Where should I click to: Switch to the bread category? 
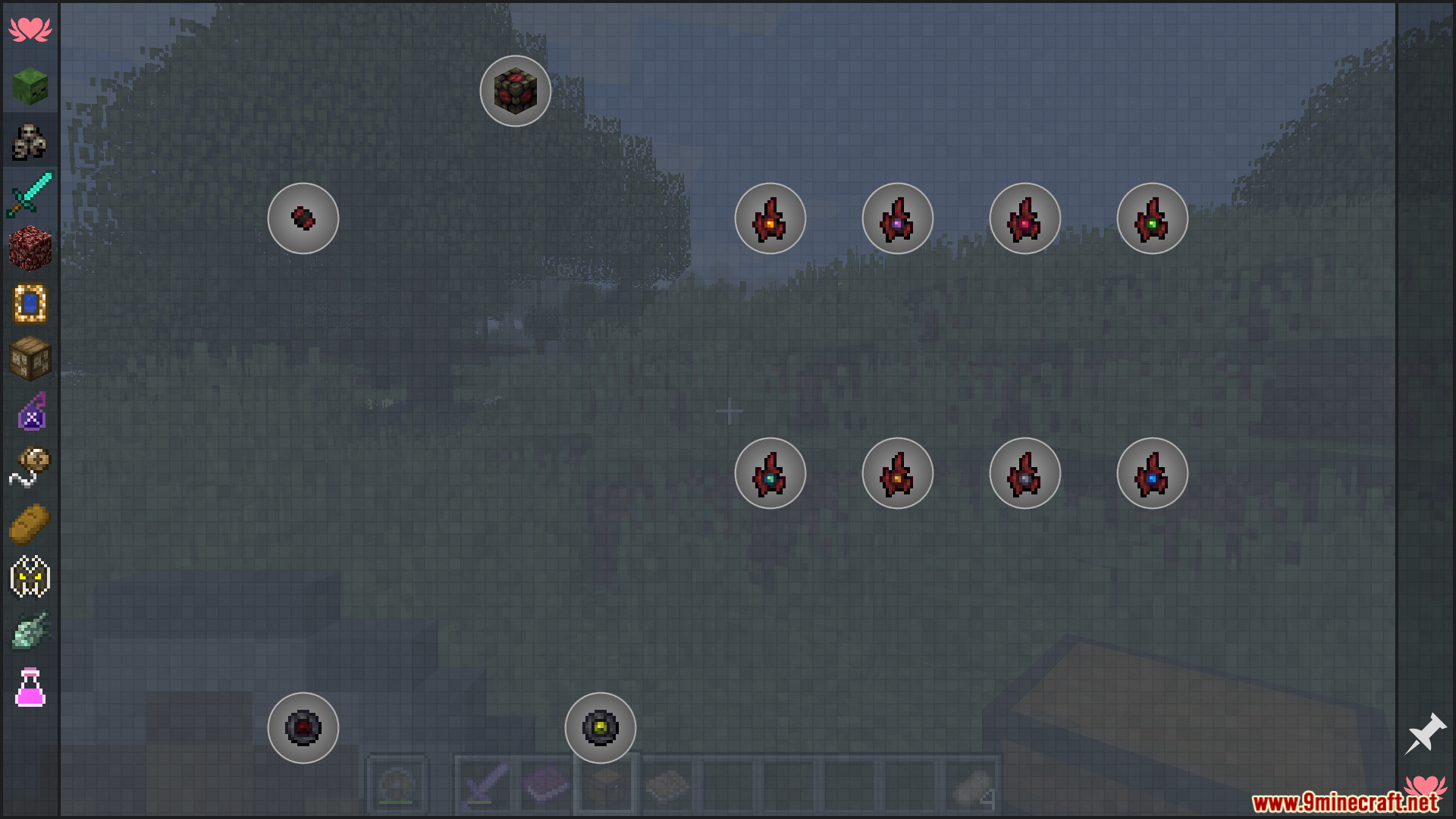pos(30,523)
